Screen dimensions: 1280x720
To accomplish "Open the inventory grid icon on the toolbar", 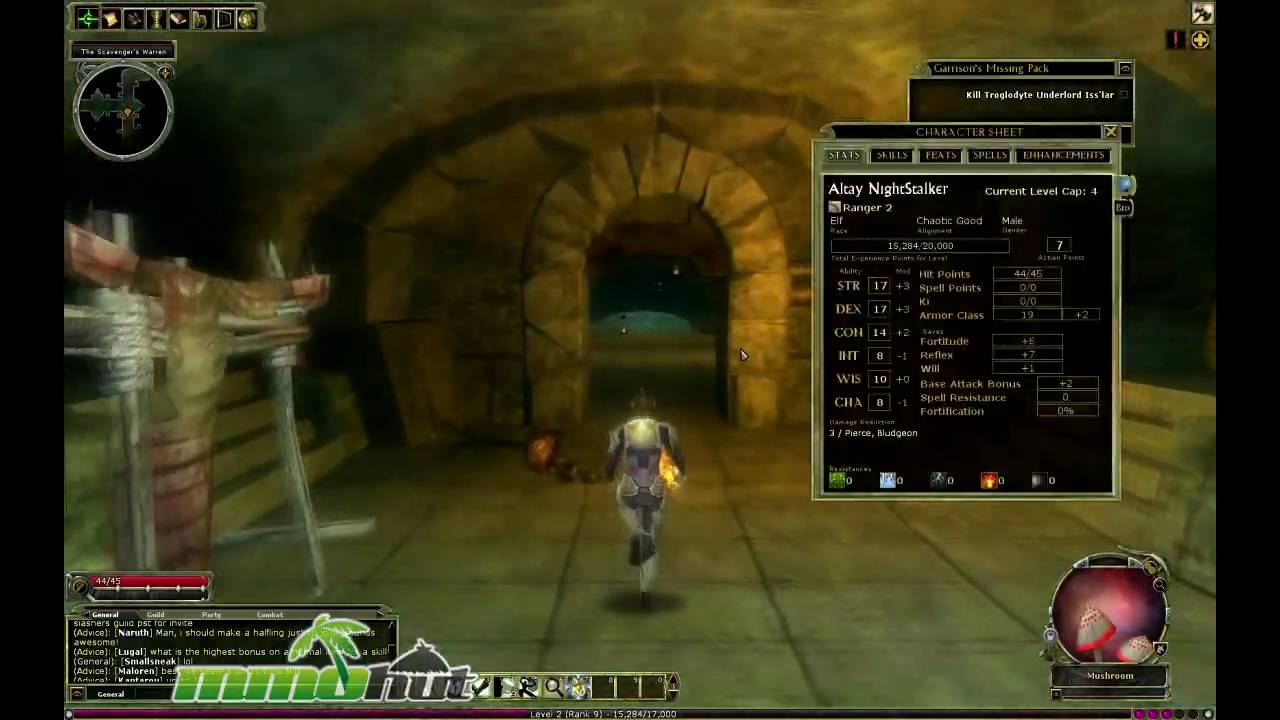I will click(222, 18).
